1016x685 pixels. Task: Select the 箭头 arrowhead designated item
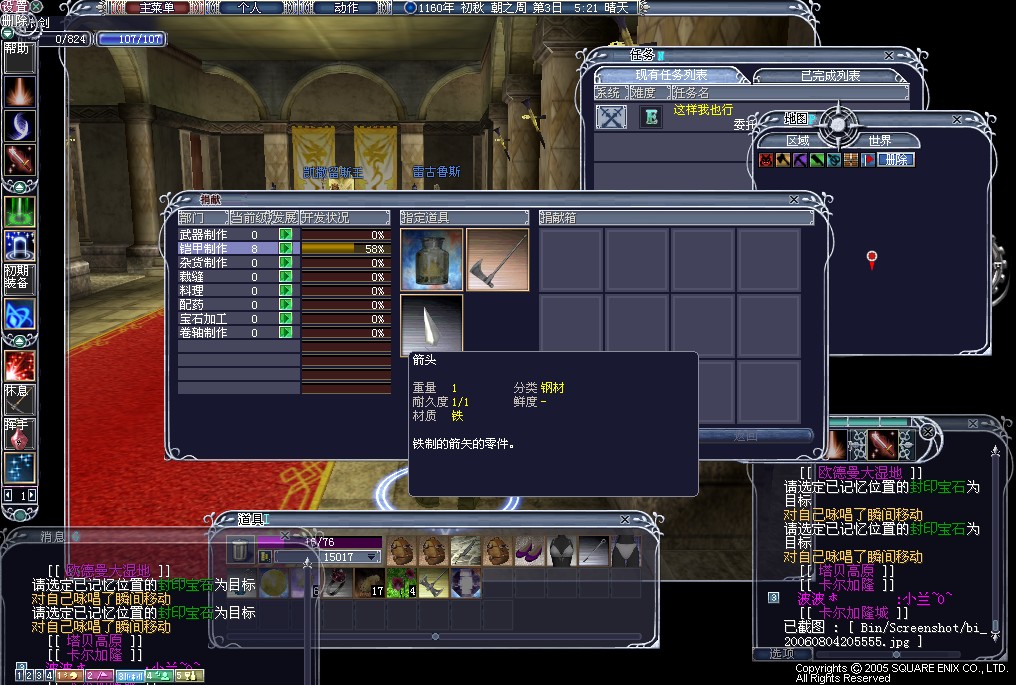pos(431,322)
